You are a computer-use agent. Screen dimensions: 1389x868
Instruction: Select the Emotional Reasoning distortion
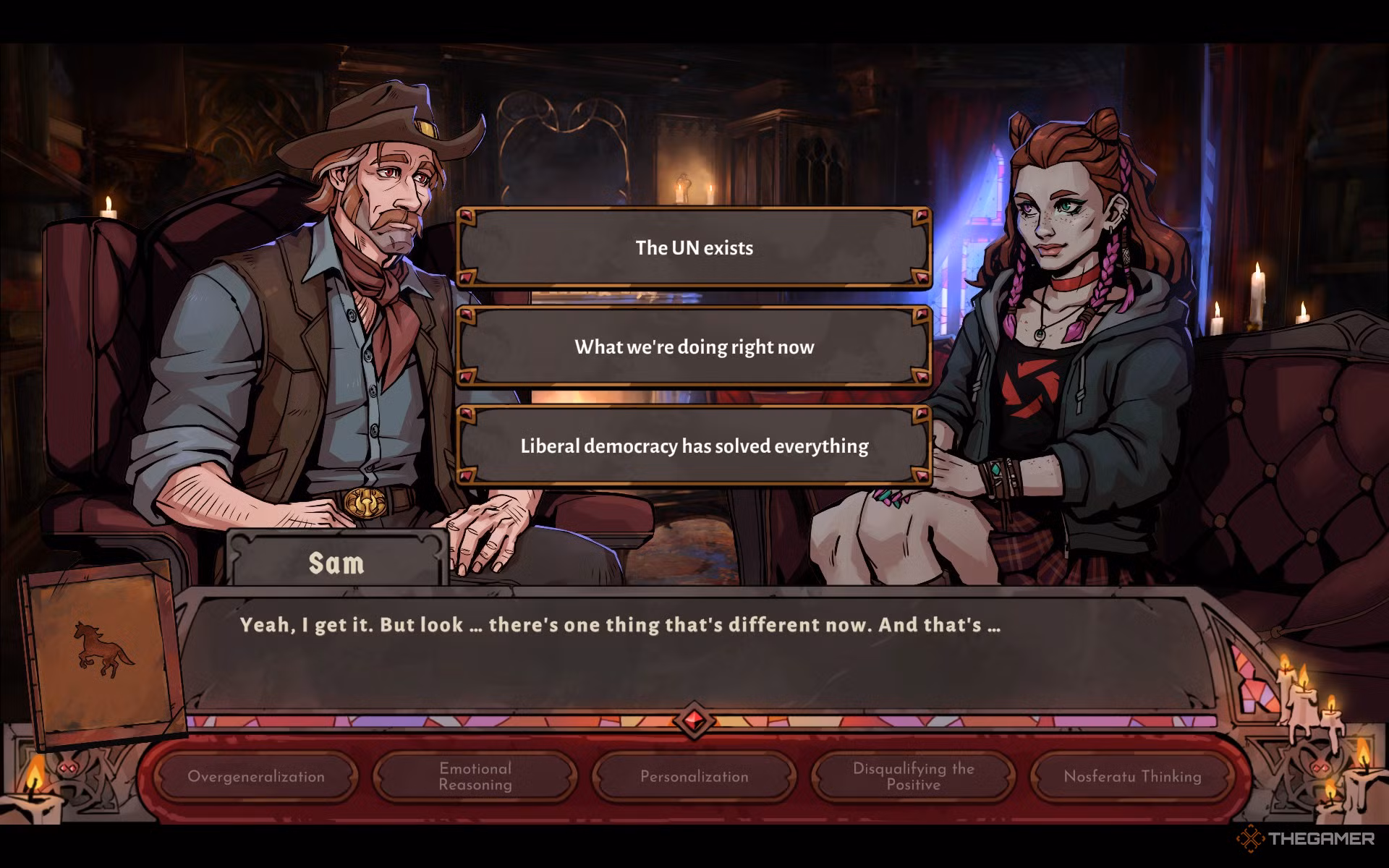coord(475,777)
